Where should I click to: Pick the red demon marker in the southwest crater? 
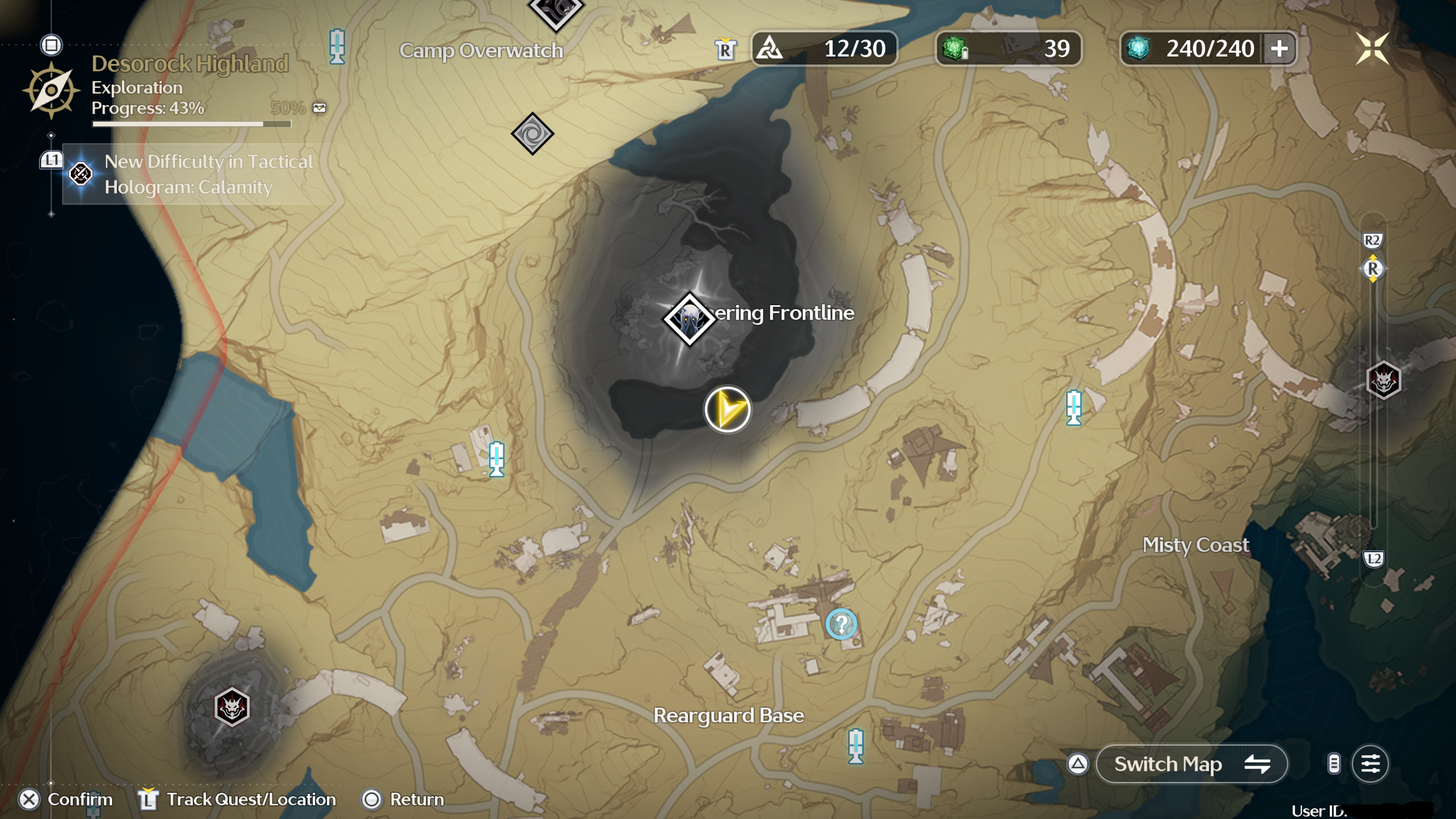point(232,706)
